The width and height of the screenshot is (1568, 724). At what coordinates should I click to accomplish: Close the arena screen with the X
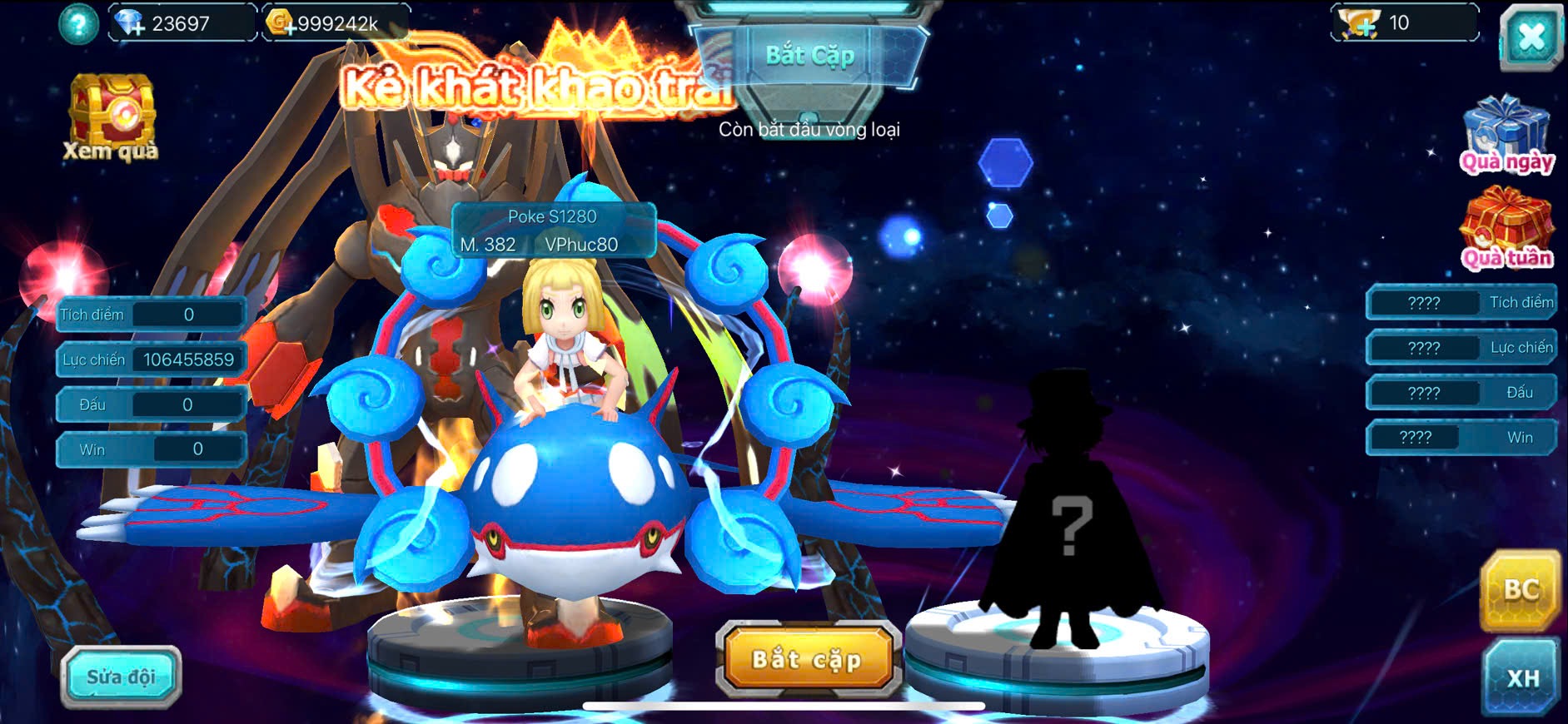(1531, 37)
